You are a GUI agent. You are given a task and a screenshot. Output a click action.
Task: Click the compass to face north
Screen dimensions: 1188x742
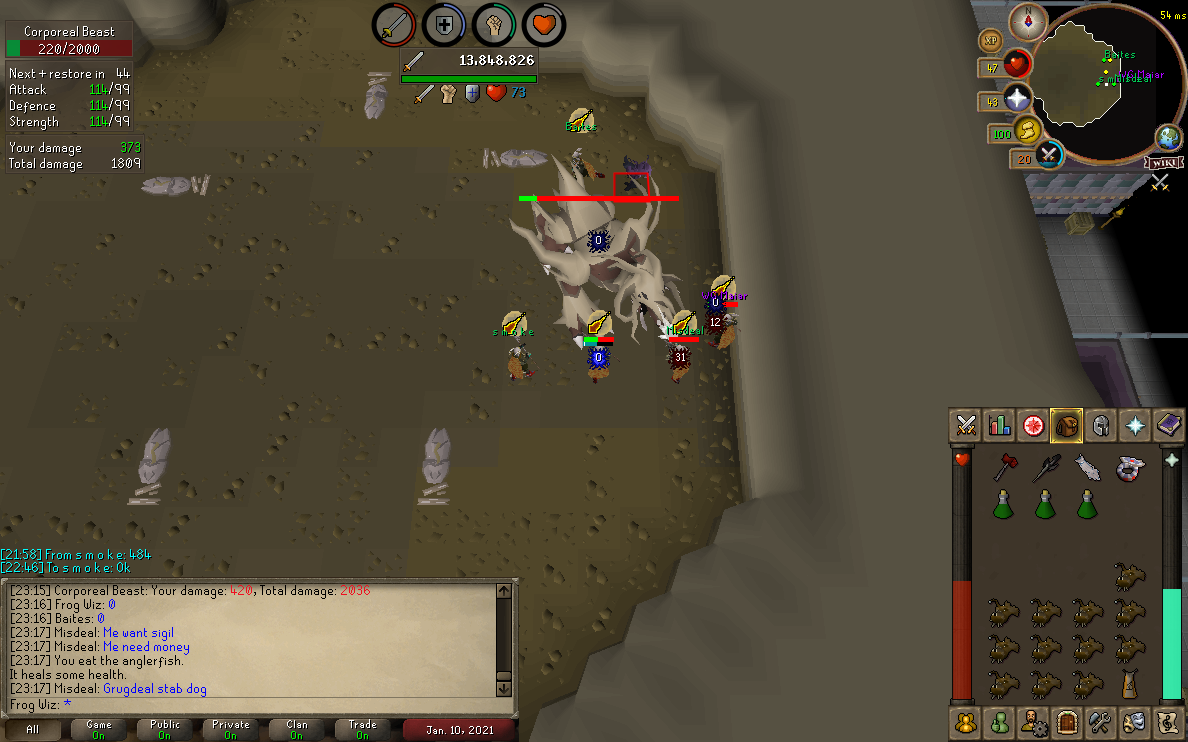pos(1028,19)
